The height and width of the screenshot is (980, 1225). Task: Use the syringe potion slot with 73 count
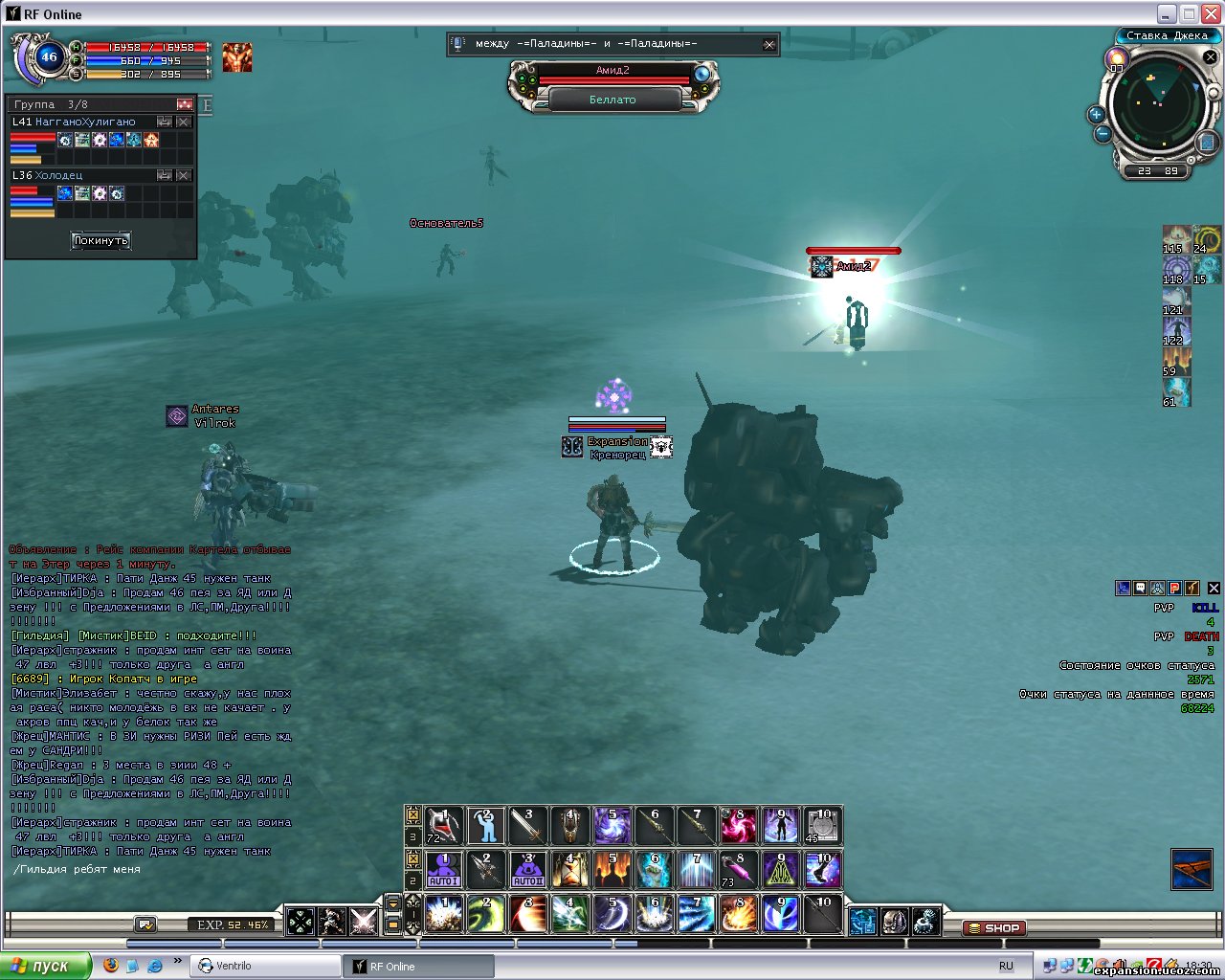[x=738, y=870]
